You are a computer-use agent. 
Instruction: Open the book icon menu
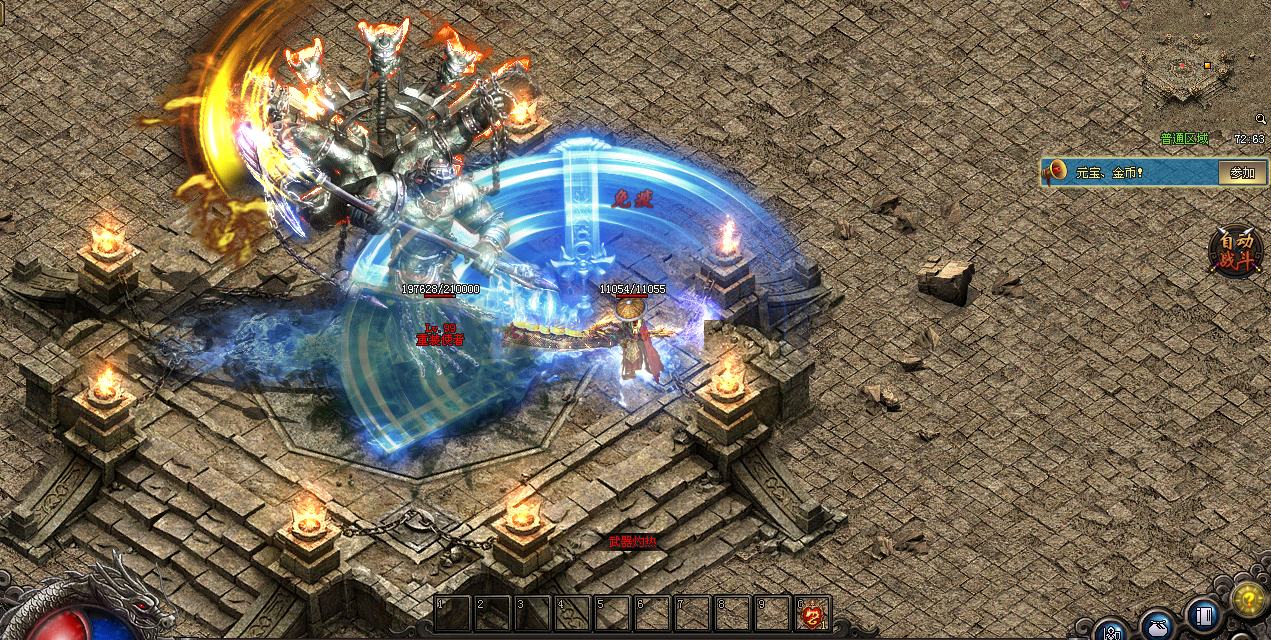point(1203,616)
